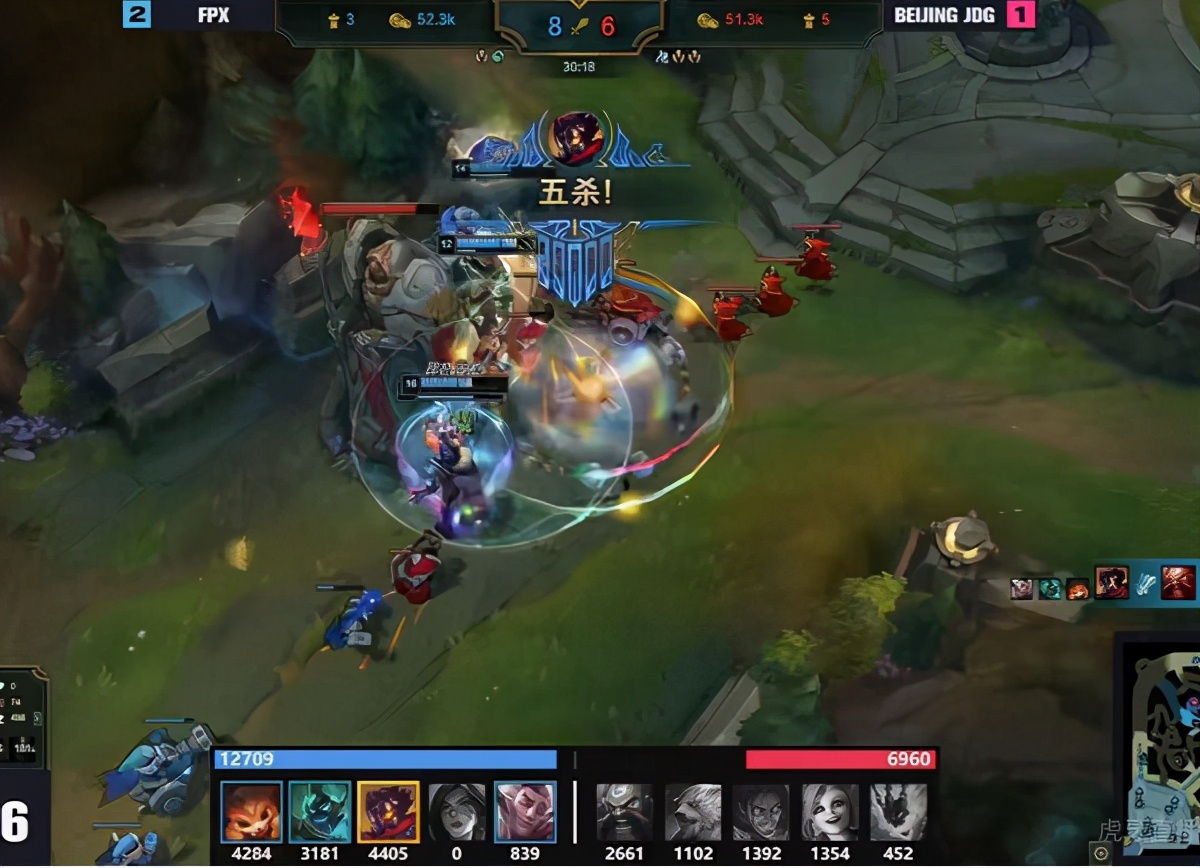This screenshot has width=1200, height=868.
Task: Choose the red-team portrait with 1392 damage
Action: [x=761, y=811]
